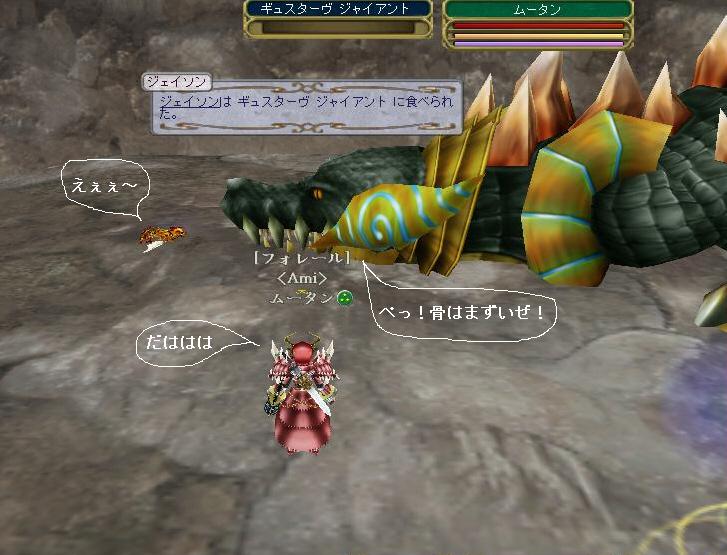Viewport: 727px width, 555px height.
Task: Open the system message about ジェイソン being eaten
Action: pos(307,108)
